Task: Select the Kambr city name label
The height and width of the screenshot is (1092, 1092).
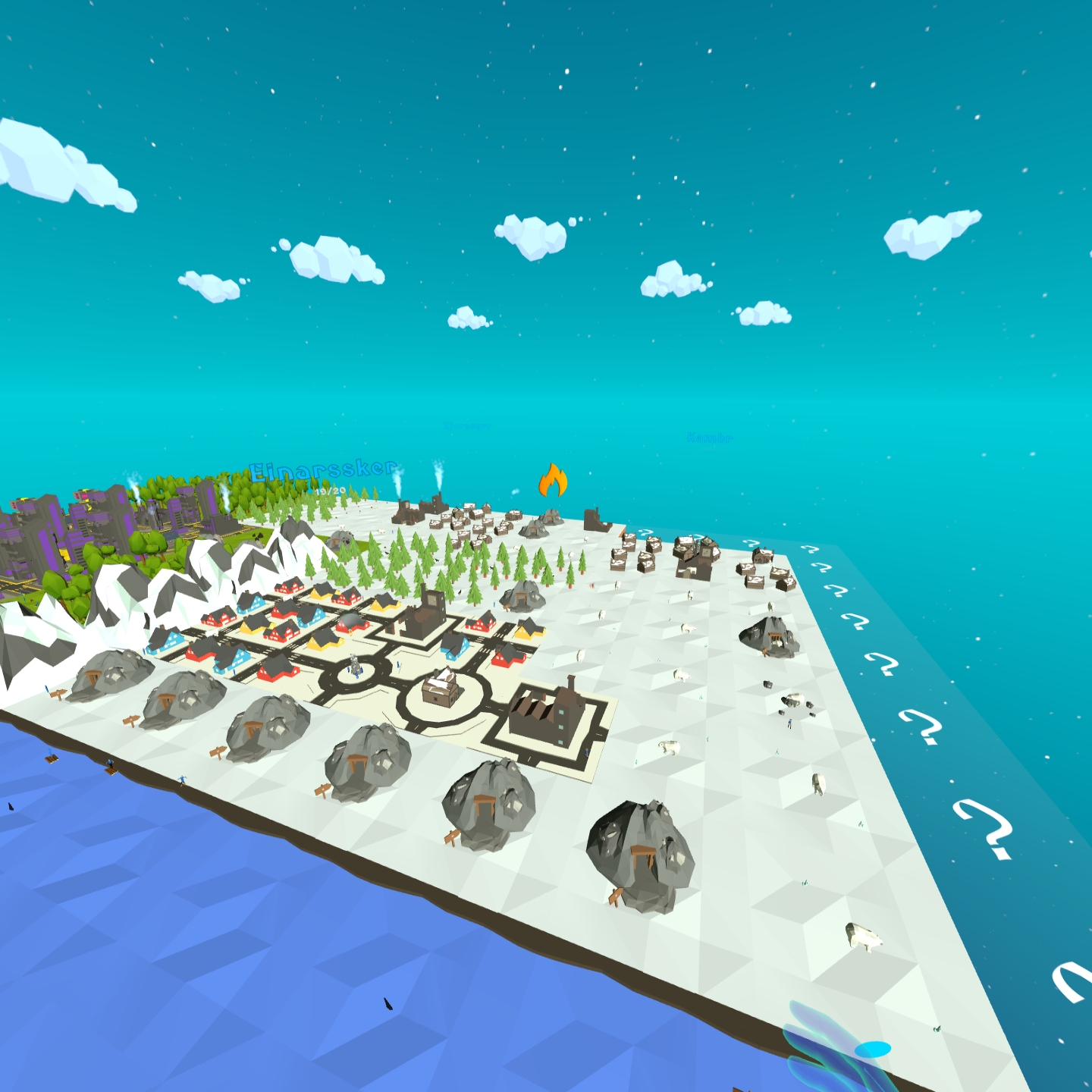Action: click(x=709, y=438)
